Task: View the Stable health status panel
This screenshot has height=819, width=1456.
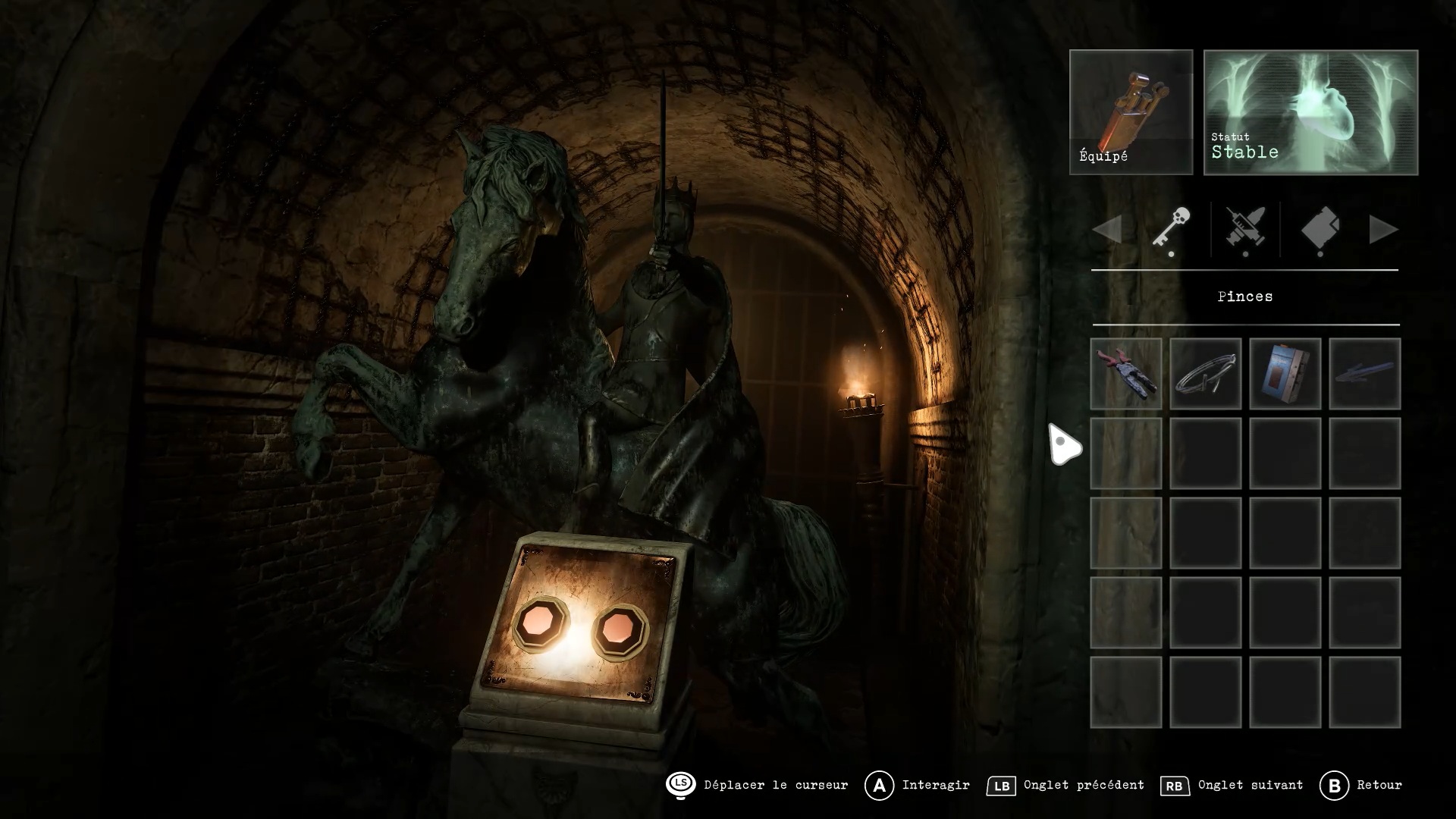Action: coord(1310,112)
